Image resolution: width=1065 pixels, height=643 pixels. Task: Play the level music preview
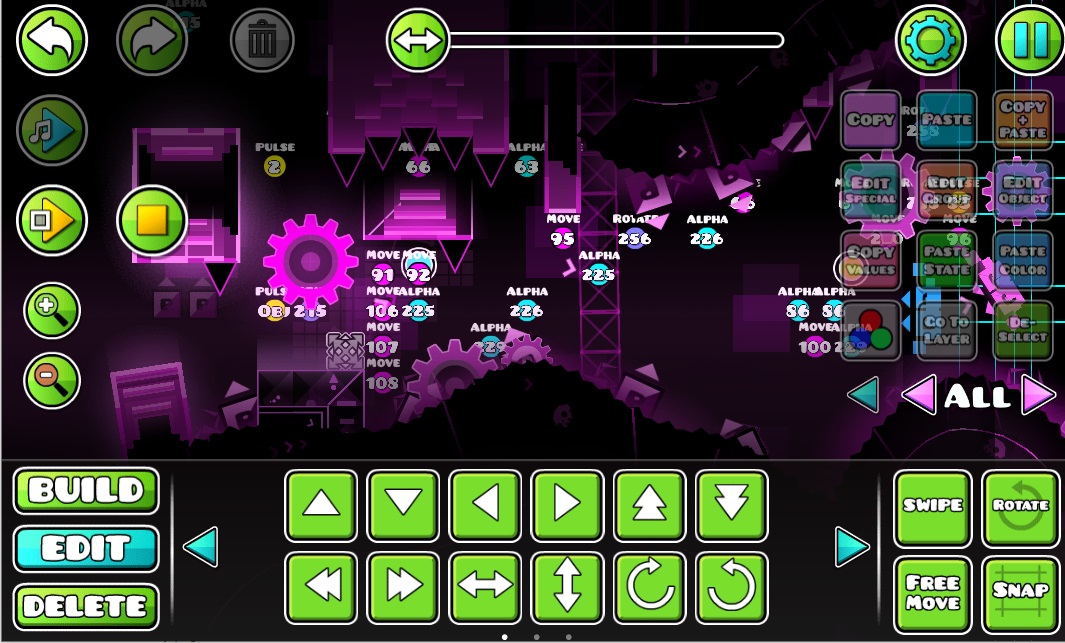[52, 130]
